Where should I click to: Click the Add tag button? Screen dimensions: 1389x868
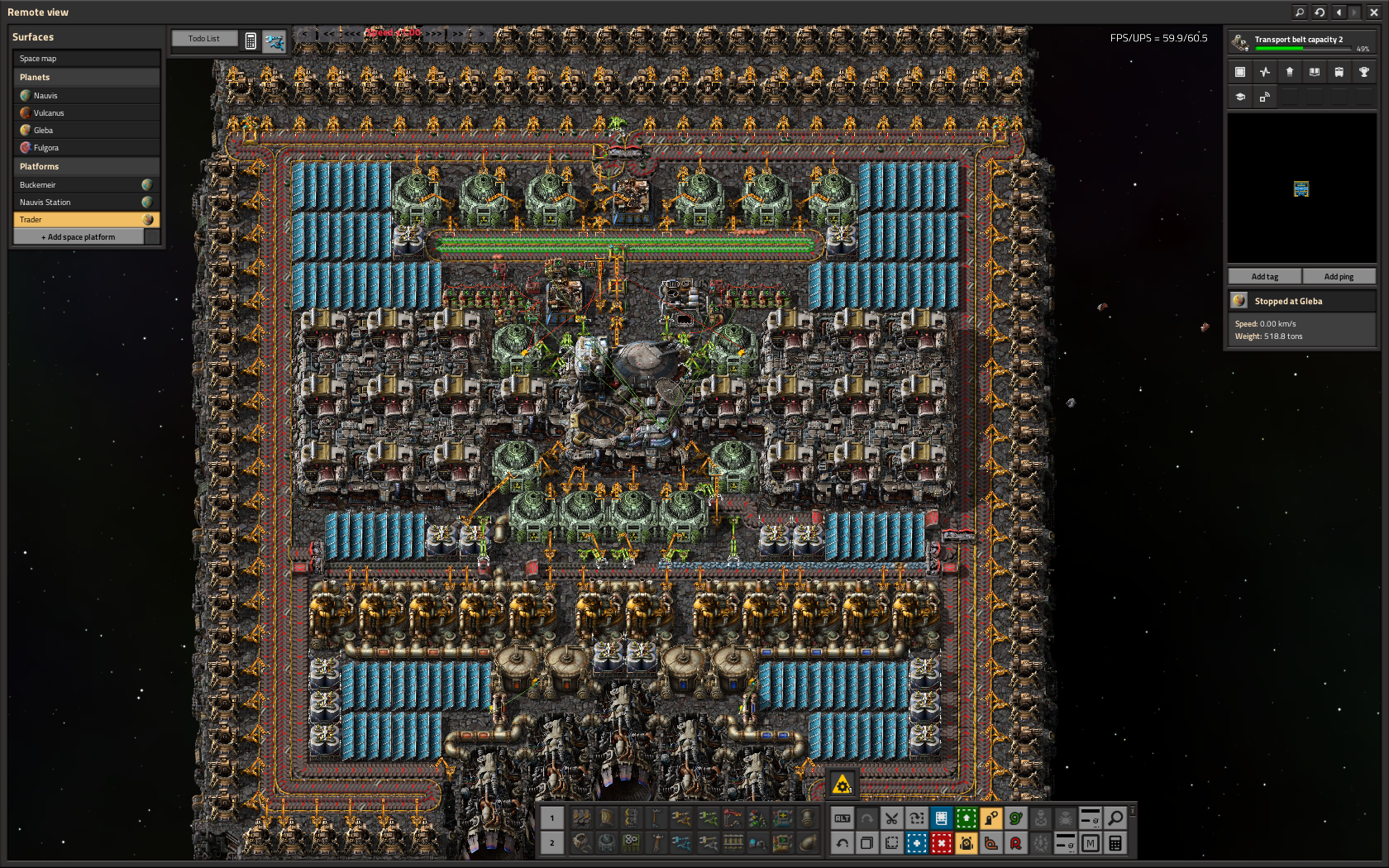(x=1264, y=277)
